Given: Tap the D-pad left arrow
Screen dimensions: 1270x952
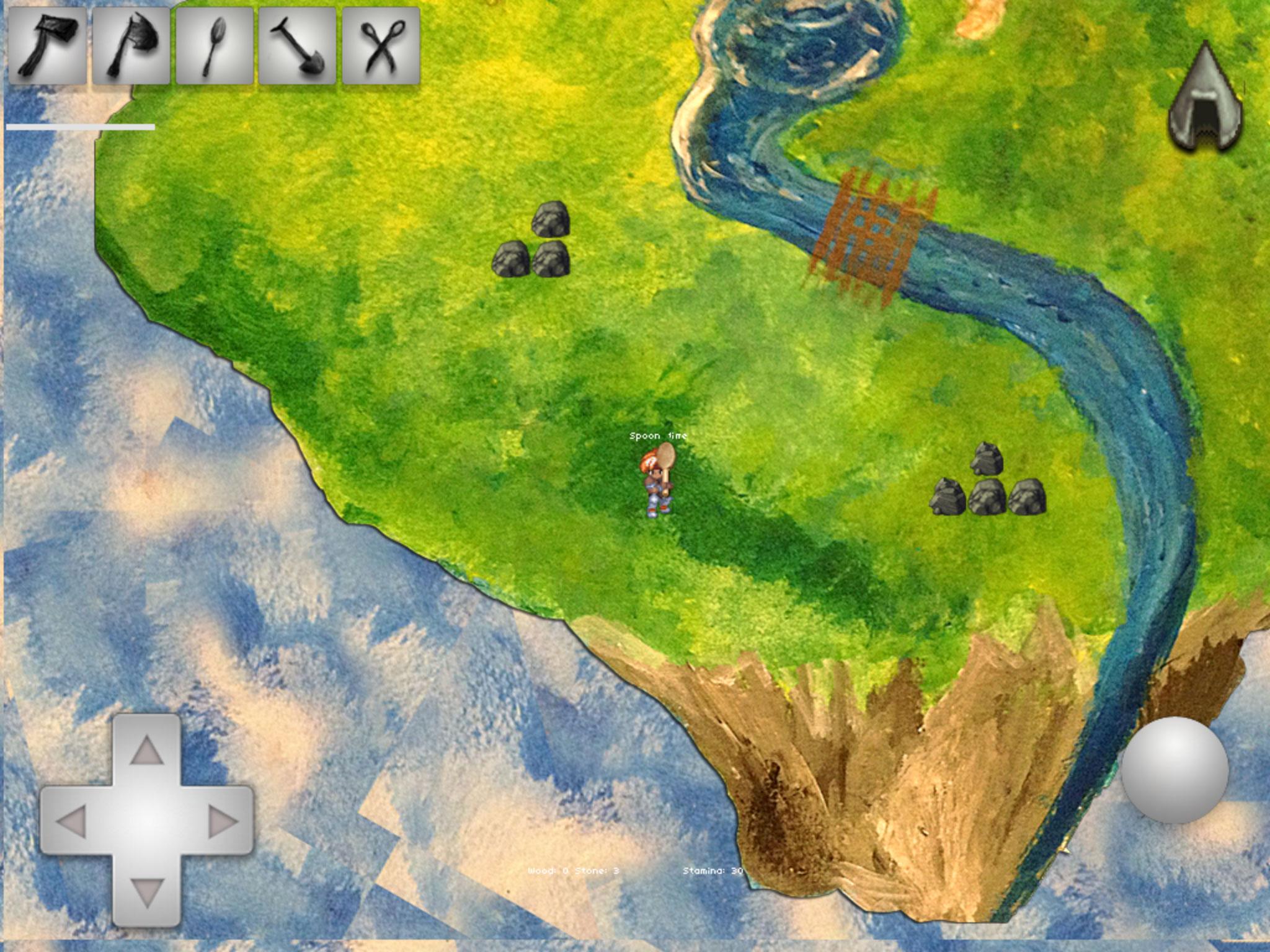Looking at the screenshot, I should pos(71,822).
